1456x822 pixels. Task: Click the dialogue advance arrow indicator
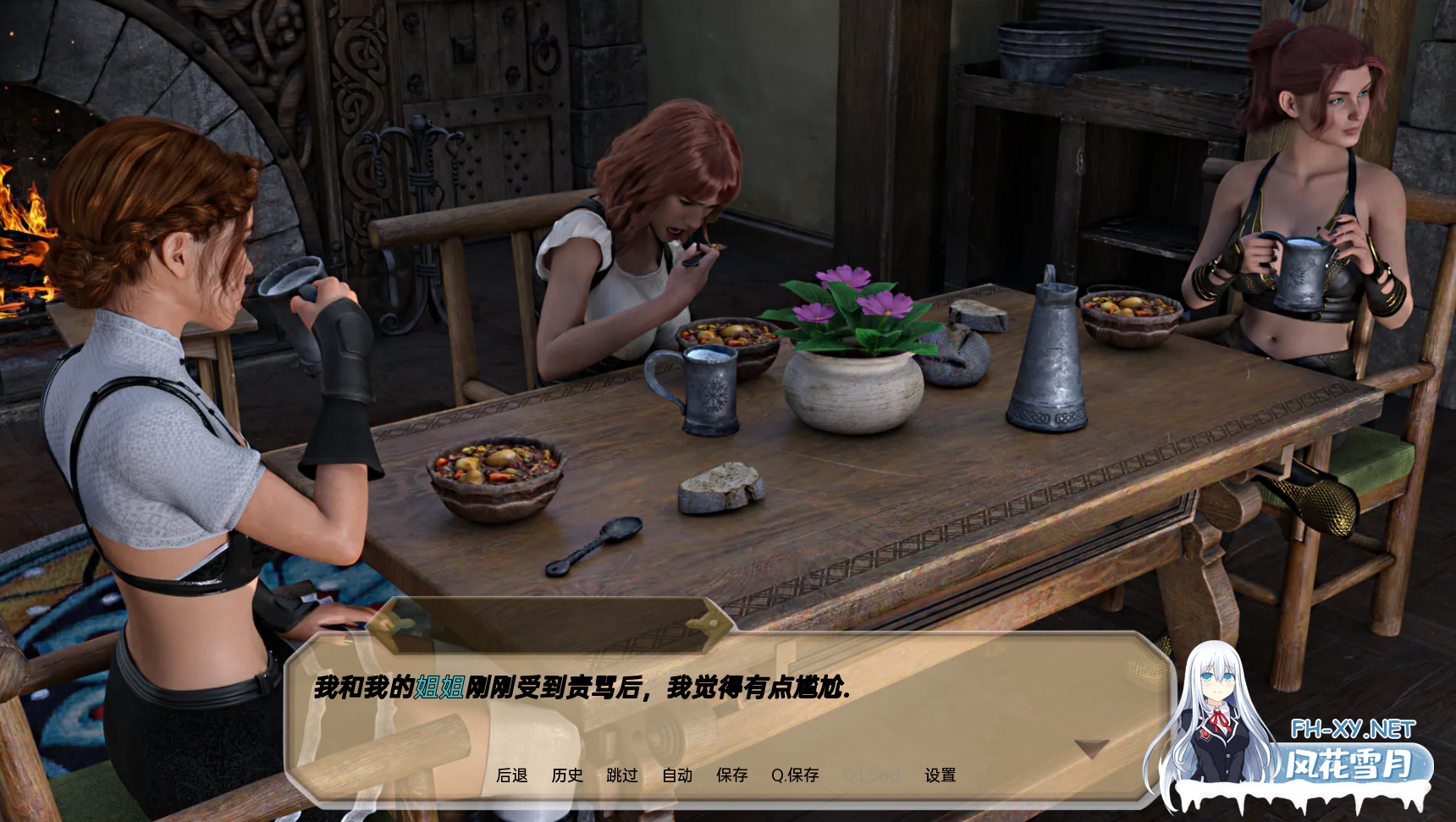point(1091,748)
